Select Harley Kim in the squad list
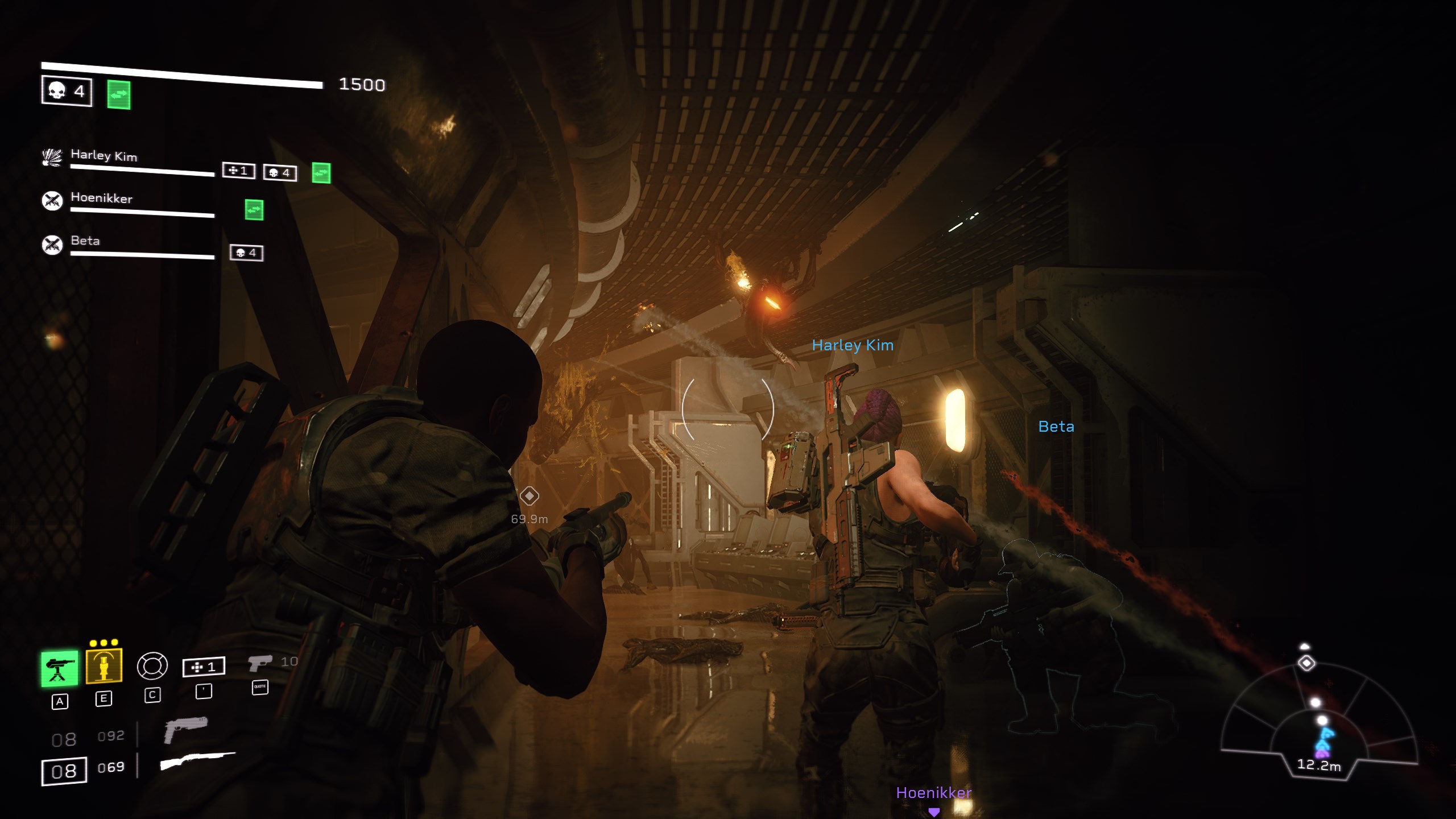Image resolution: width=1456 pixels, height=819 pixels. (x=104, y=155)
